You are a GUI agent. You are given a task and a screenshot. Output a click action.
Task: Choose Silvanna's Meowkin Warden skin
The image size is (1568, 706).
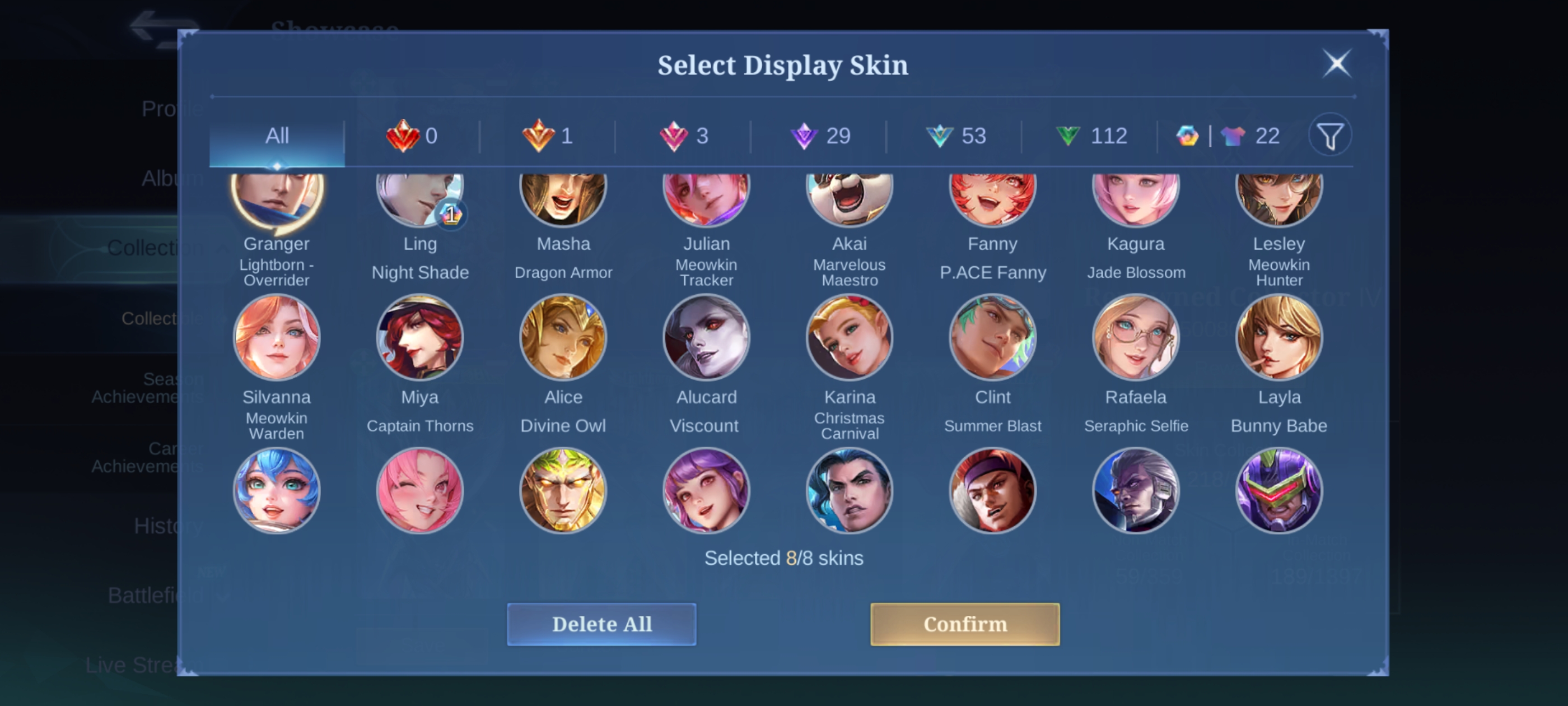277,337
